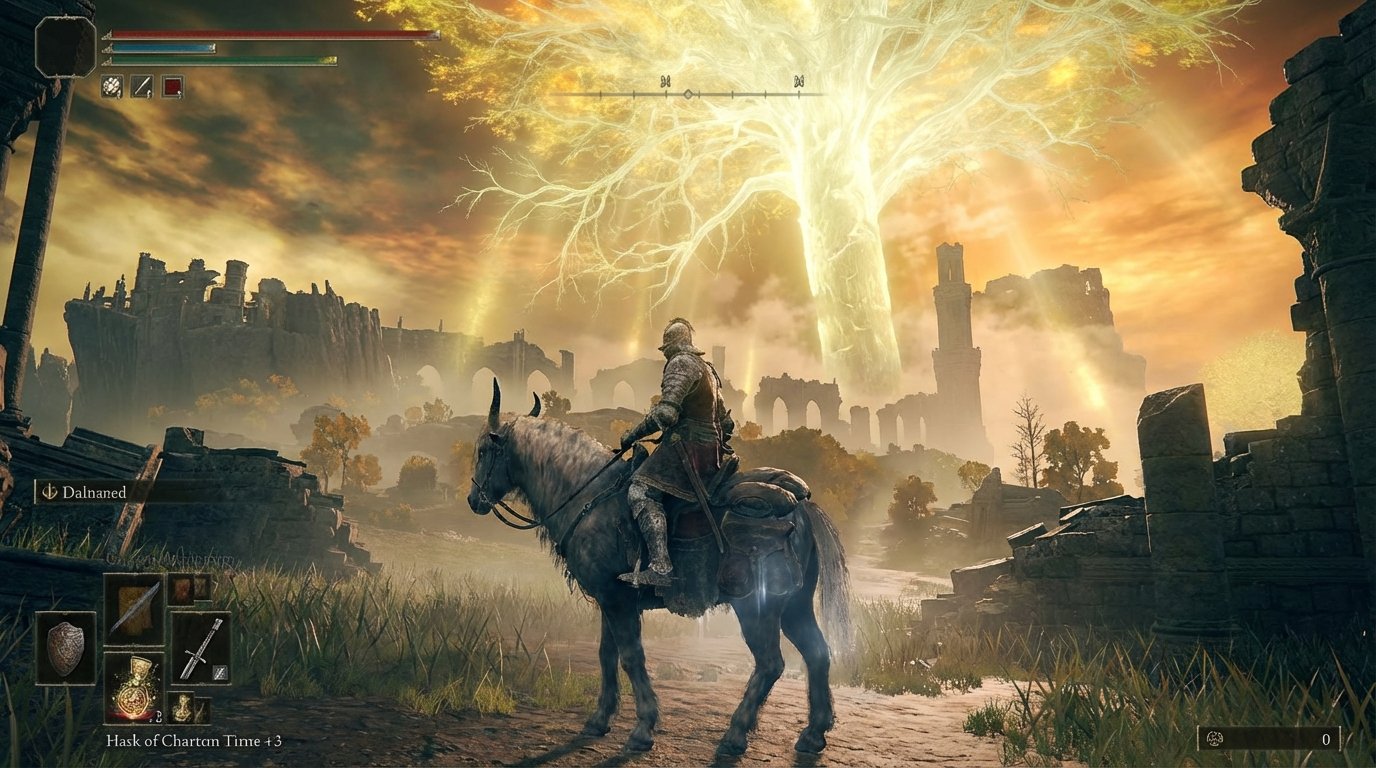Select the pouch item slot icon bottom left

[x=182, y=708]
